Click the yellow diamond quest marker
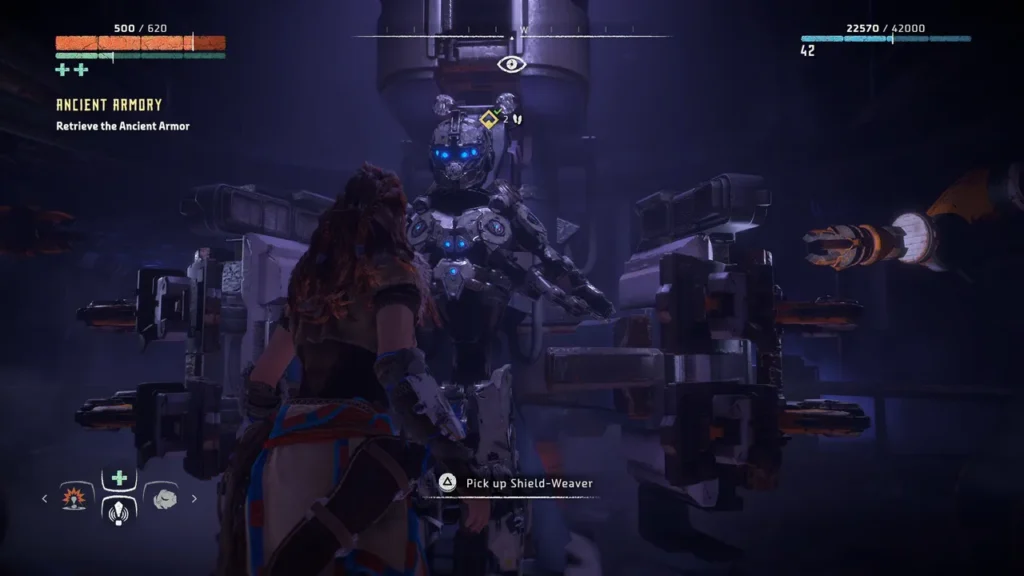The width and height of the screenshot is (1024, 576). click(489, 119)
